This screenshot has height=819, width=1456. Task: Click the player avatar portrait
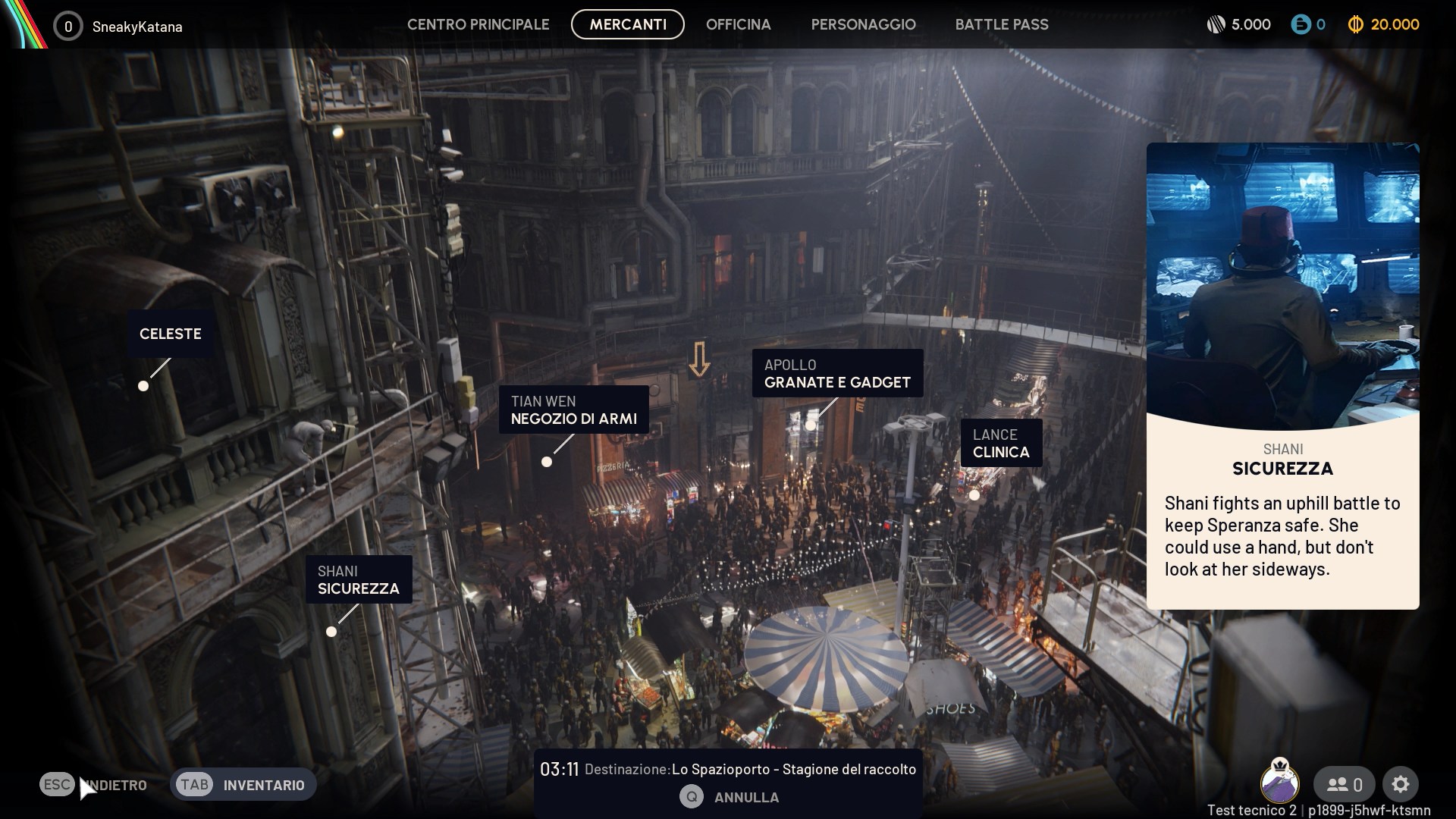point(1279,781)
